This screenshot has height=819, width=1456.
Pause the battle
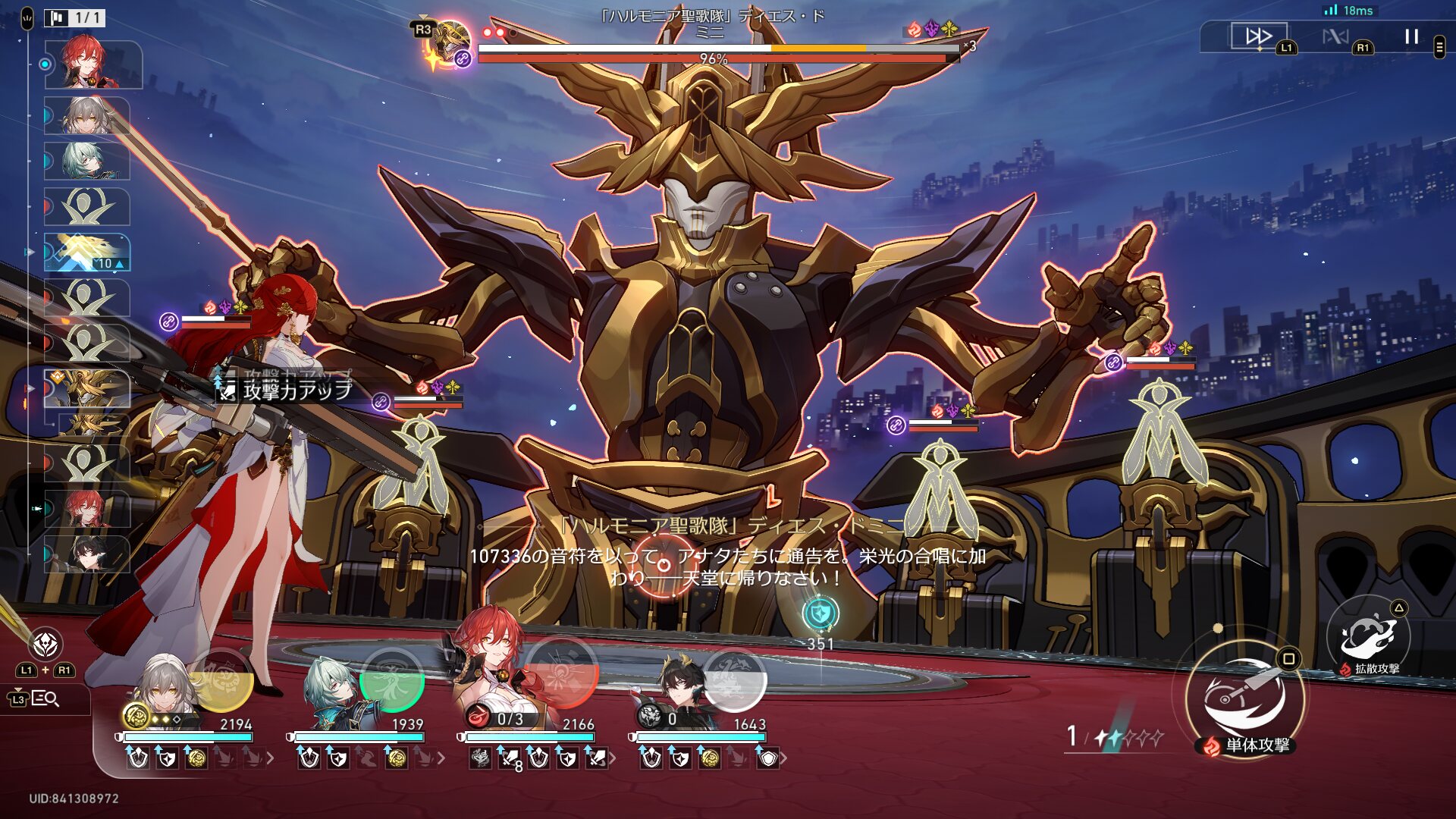tap(1411, 36)
